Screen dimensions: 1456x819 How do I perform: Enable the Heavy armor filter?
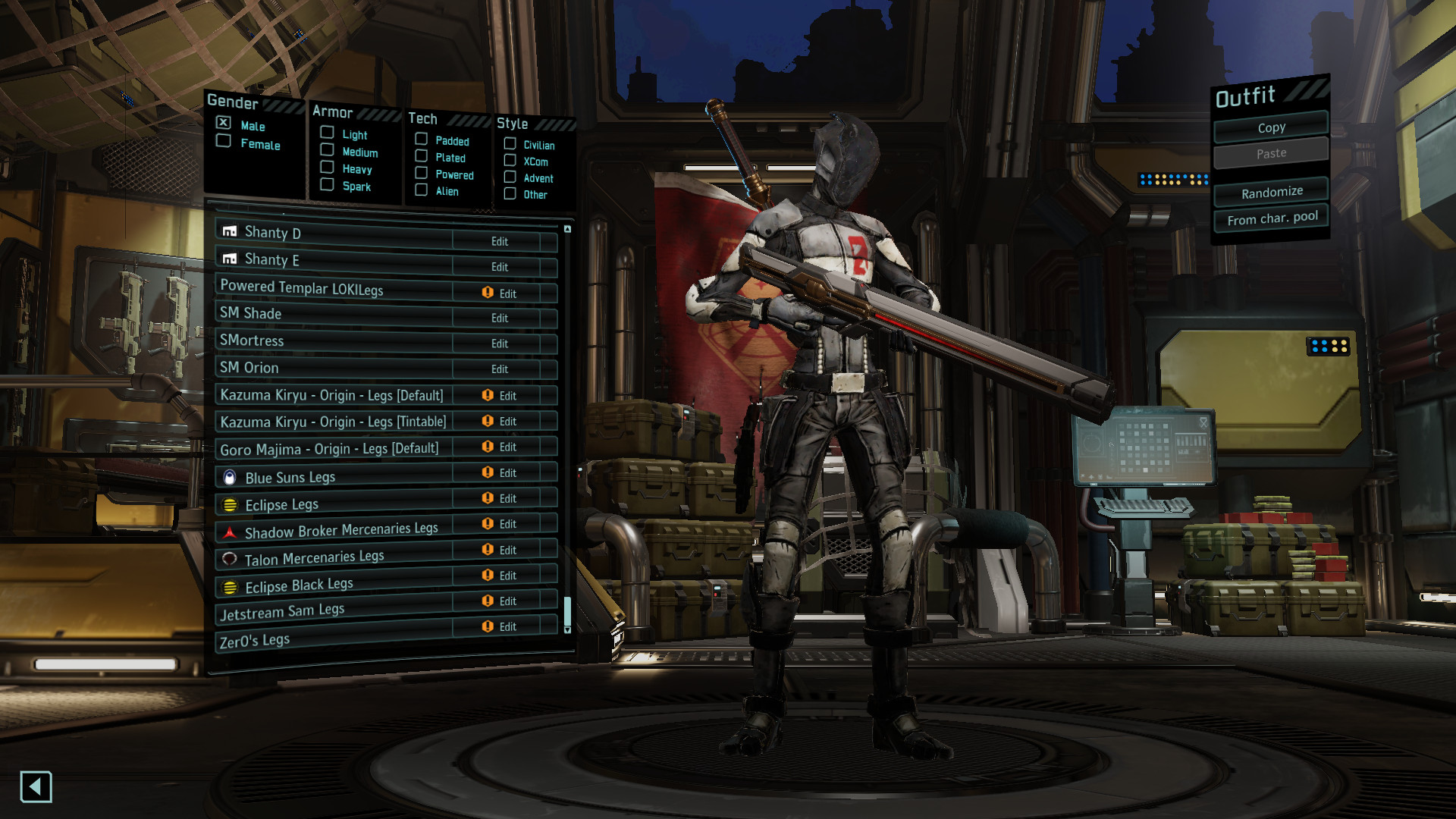tap(328, 168)
